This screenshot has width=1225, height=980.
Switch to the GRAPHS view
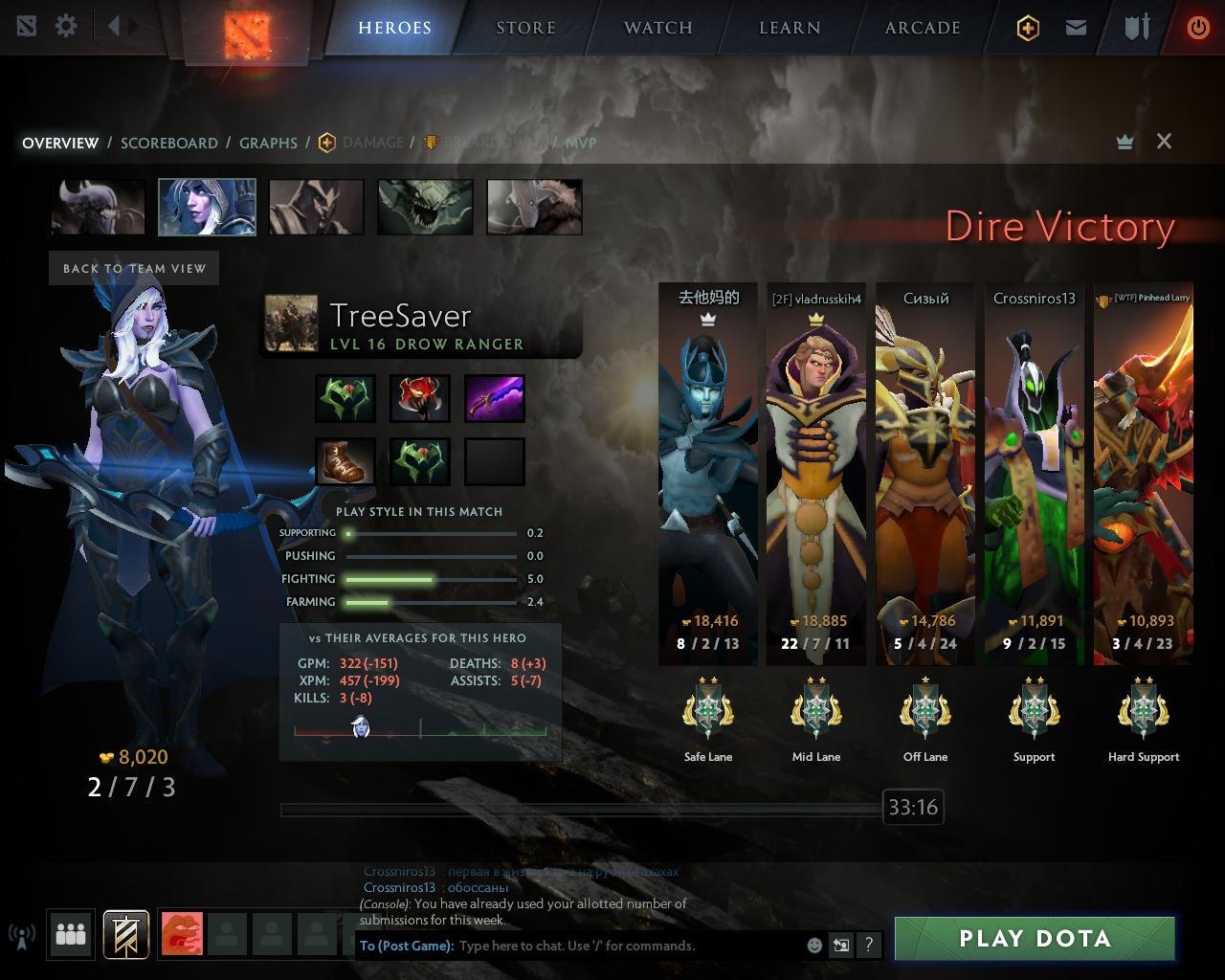[x=268, y=143]
